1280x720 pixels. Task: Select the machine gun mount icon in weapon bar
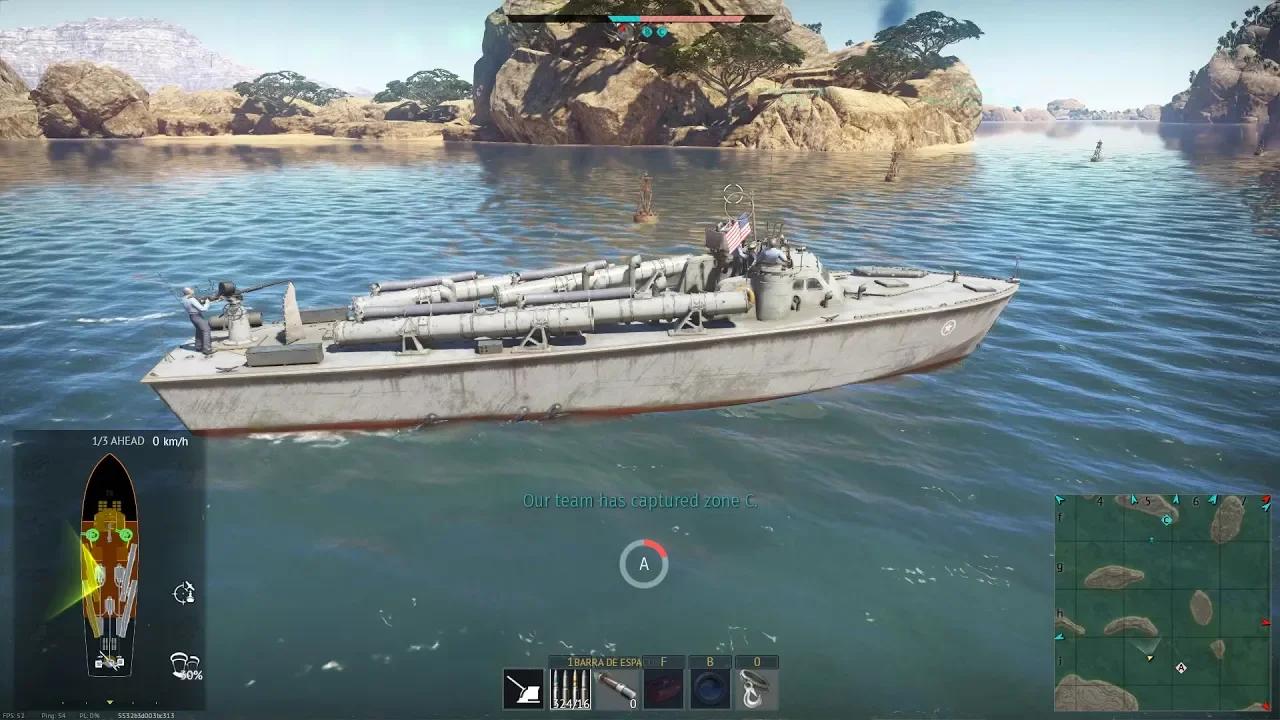[x=524, y=689]
